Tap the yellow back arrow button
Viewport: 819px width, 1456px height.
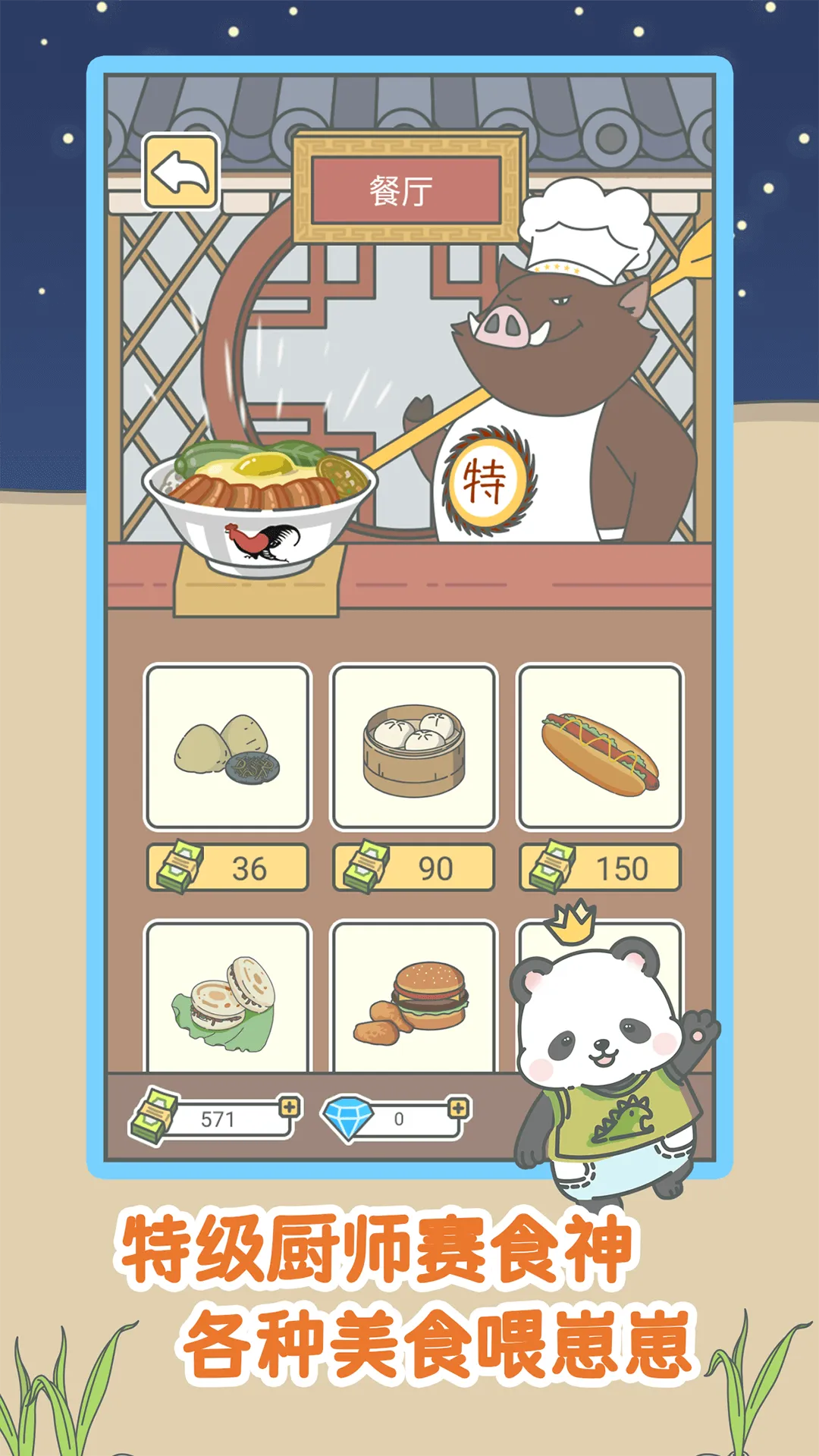[x=180, y=171]
